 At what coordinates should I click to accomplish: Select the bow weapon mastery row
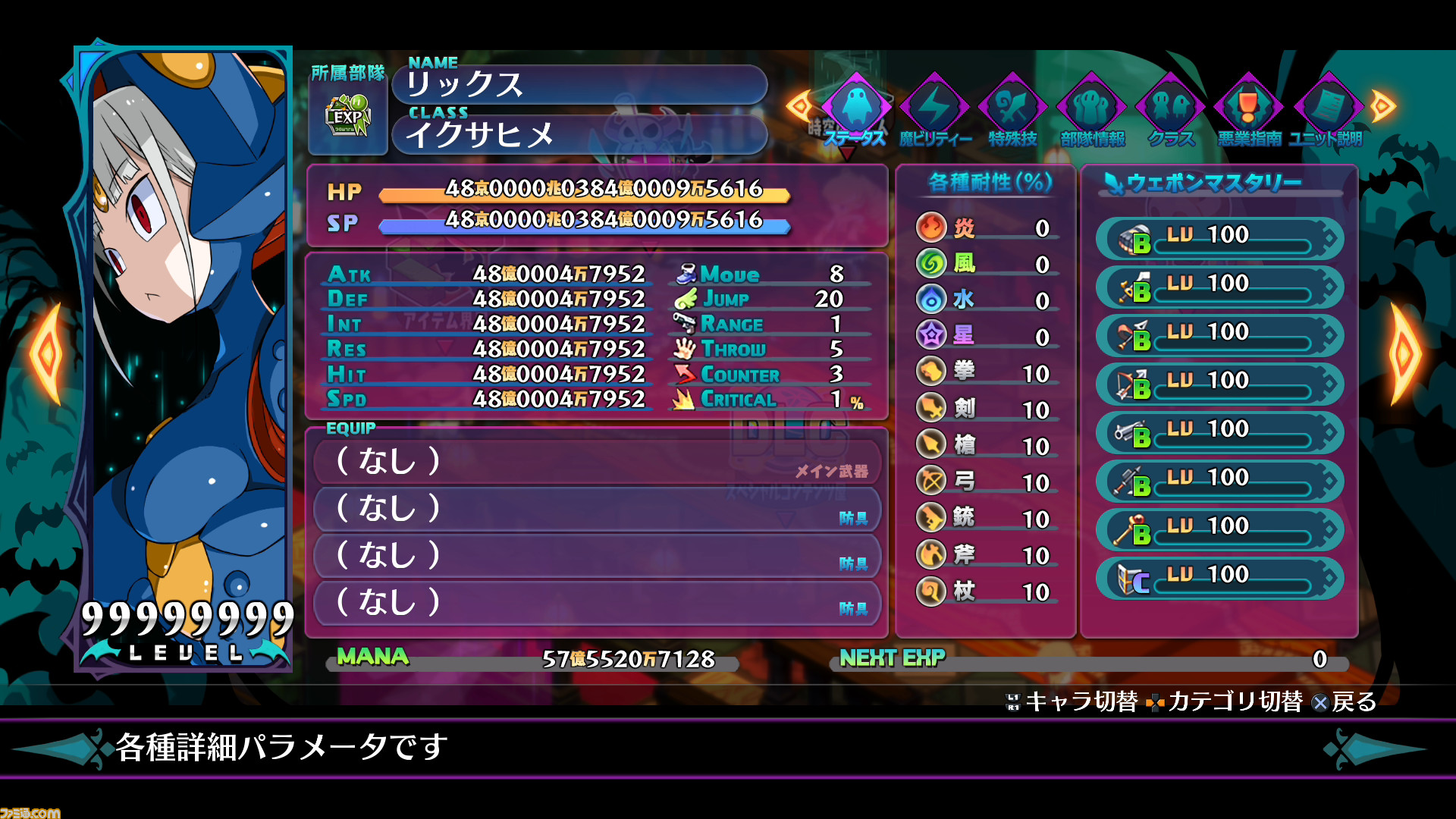[1219, 384]
